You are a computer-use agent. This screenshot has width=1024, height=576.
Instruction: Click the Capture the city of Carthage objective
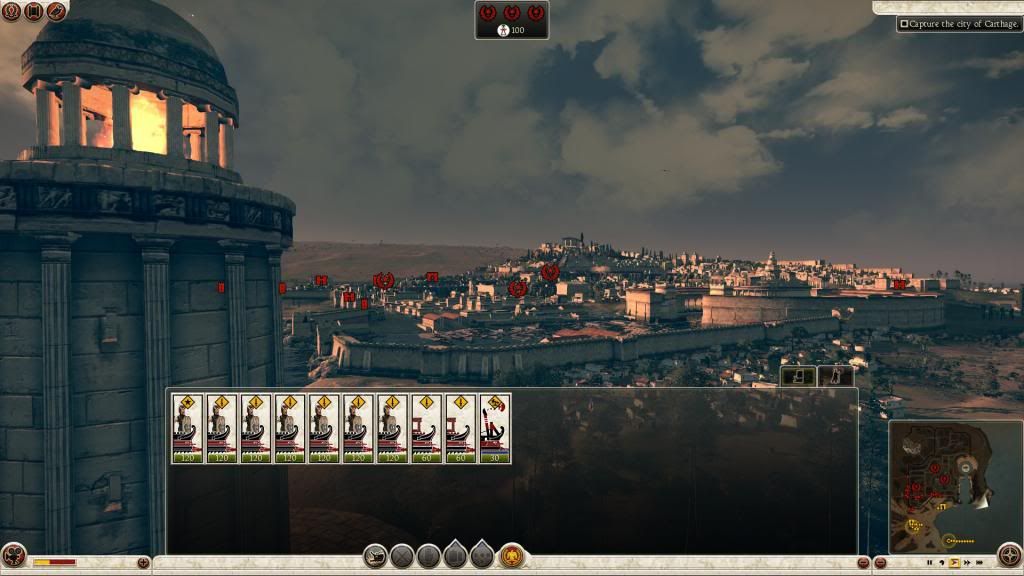click(x=959, y=23)
